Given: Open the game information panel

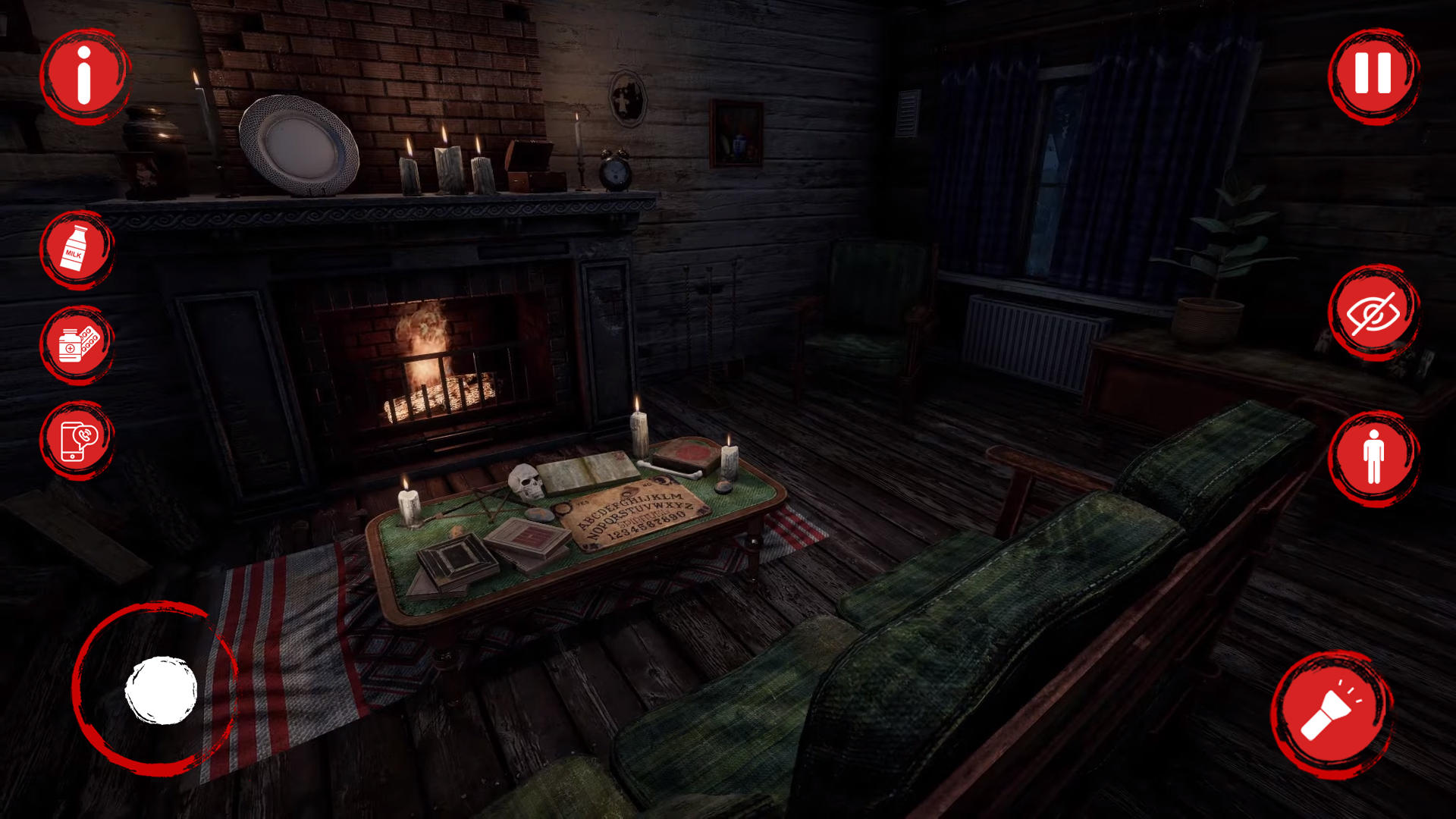Looking at the screenshot, I should (x=83, y=76).
